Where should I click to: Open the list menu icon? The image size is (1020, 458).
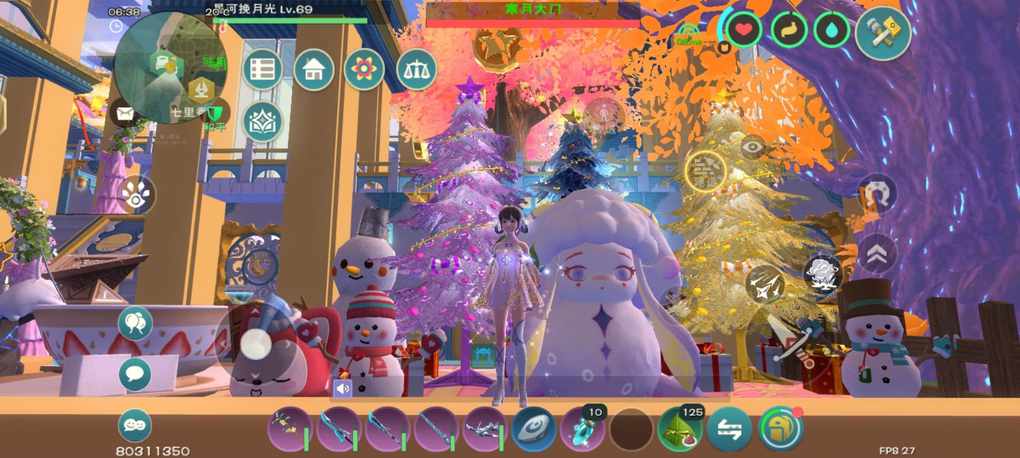coord(263,69)
